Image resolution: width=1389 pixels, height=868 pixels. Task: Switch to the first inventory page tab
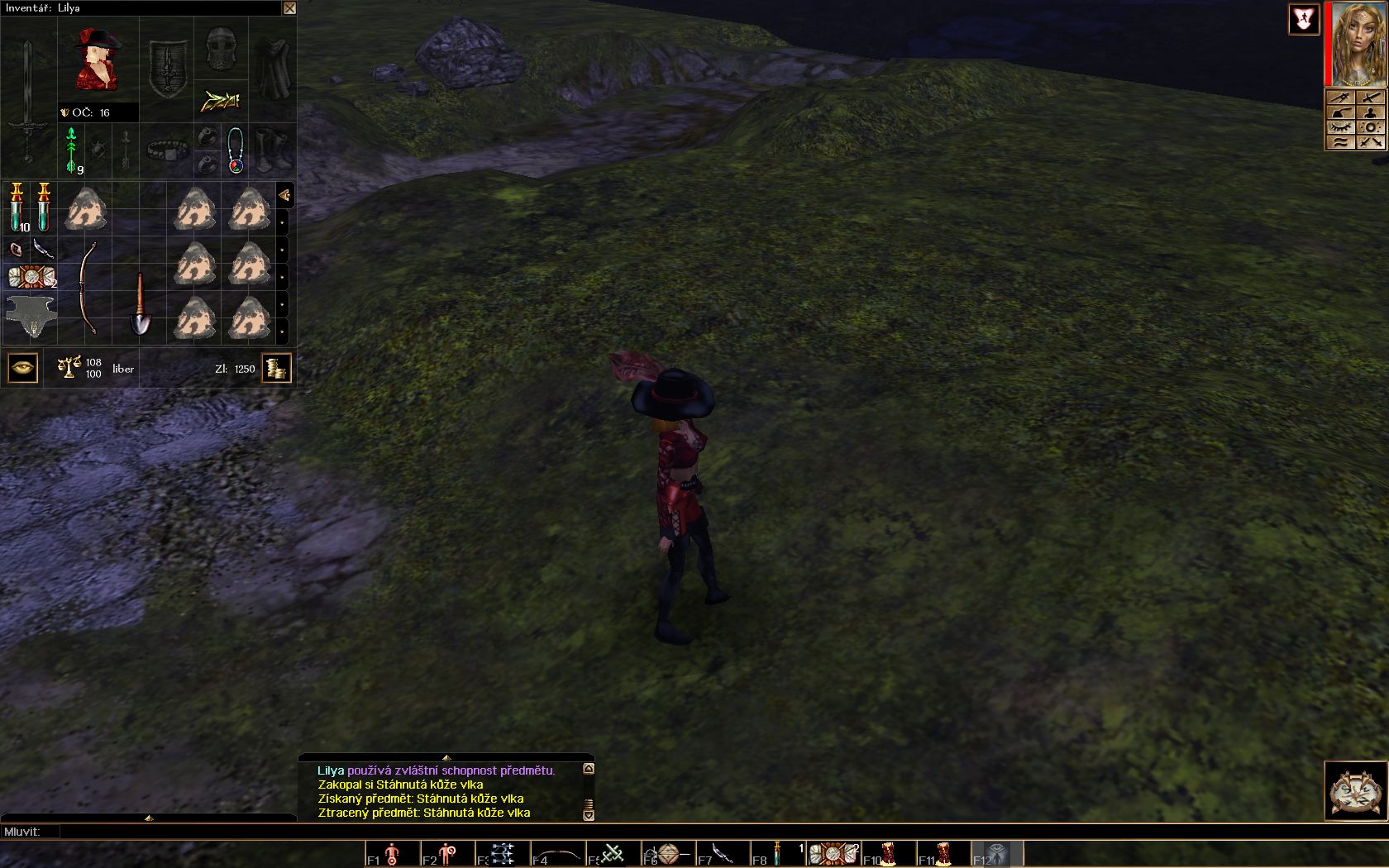click(x=284, y=195)
